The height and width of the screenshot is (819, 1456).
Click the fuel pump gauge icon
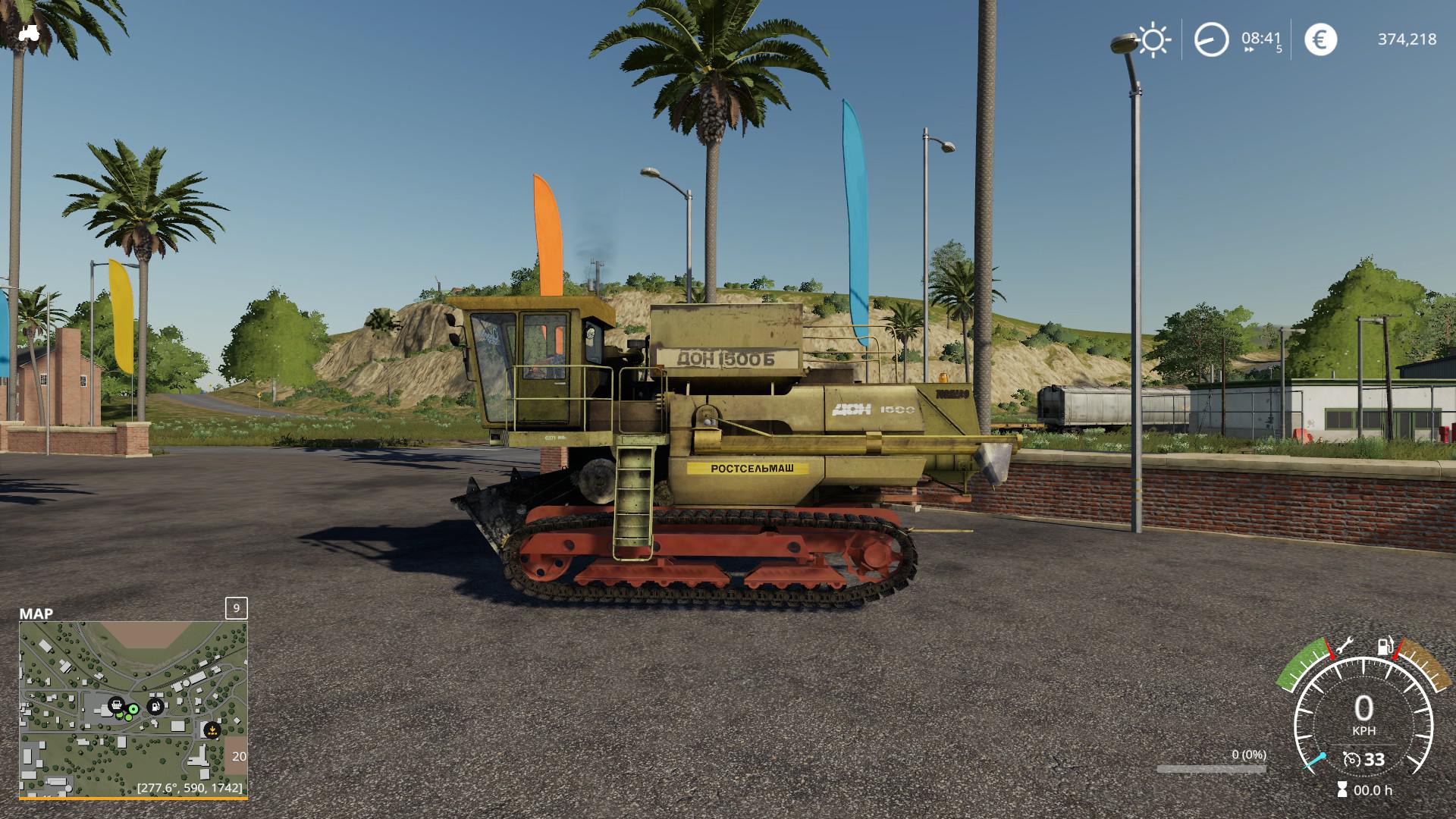[1385, 647]
